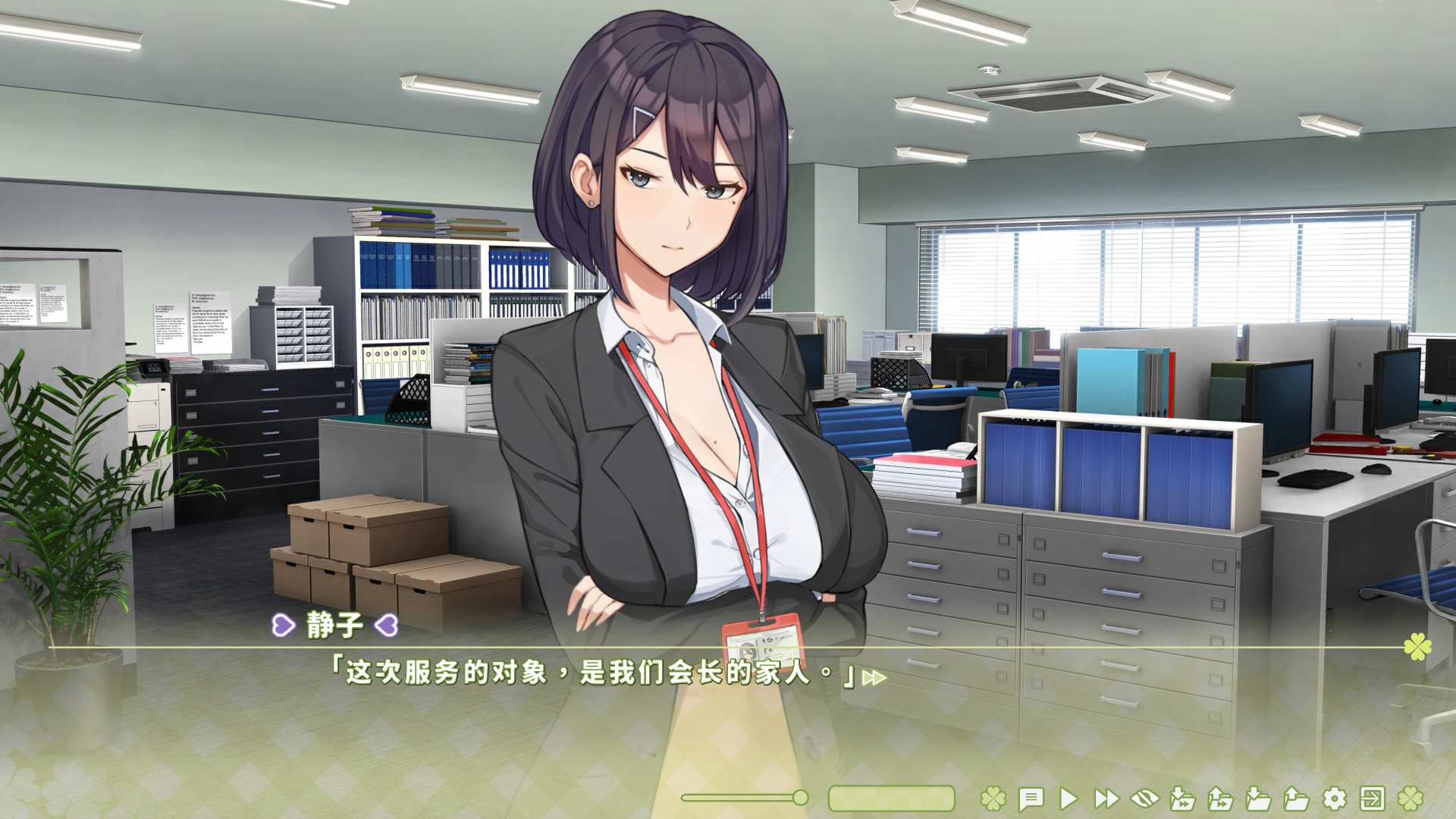Enable auto-play mode
1456x819 pixels.
tap(1069, 798)
